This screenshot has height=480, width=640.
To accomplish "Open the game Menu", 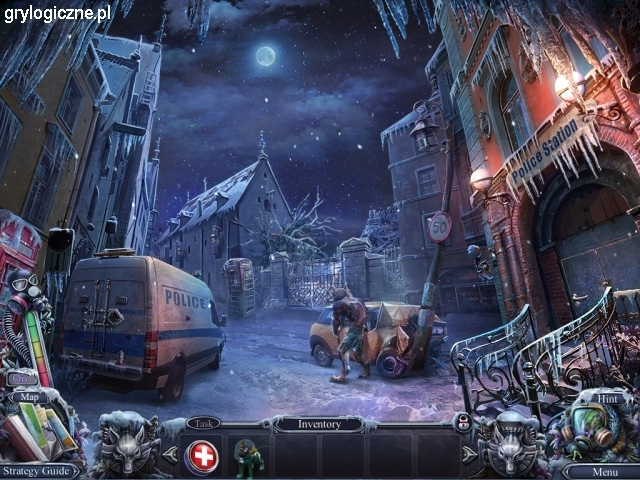I will (604, 471).
